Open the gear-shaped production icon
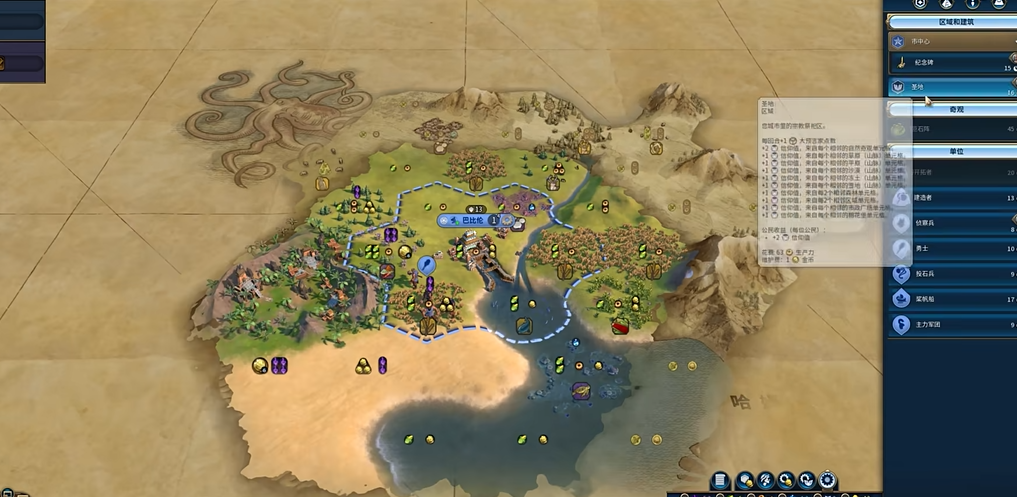Image resolution: width=1017 pixels, height=497 pixels. coord(829,482)
